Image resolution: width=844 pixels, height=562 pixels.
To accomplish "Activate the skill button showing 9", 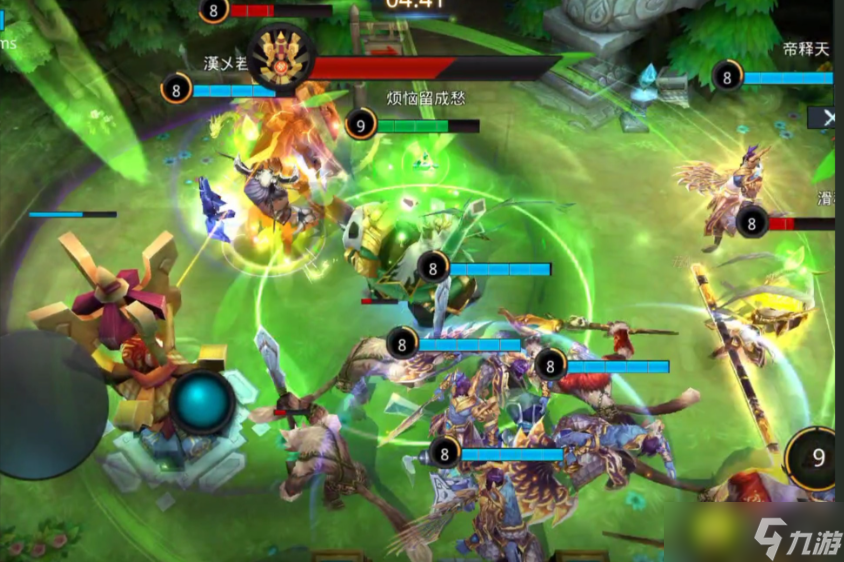I will pyautogui.click(x=817, y=459).
